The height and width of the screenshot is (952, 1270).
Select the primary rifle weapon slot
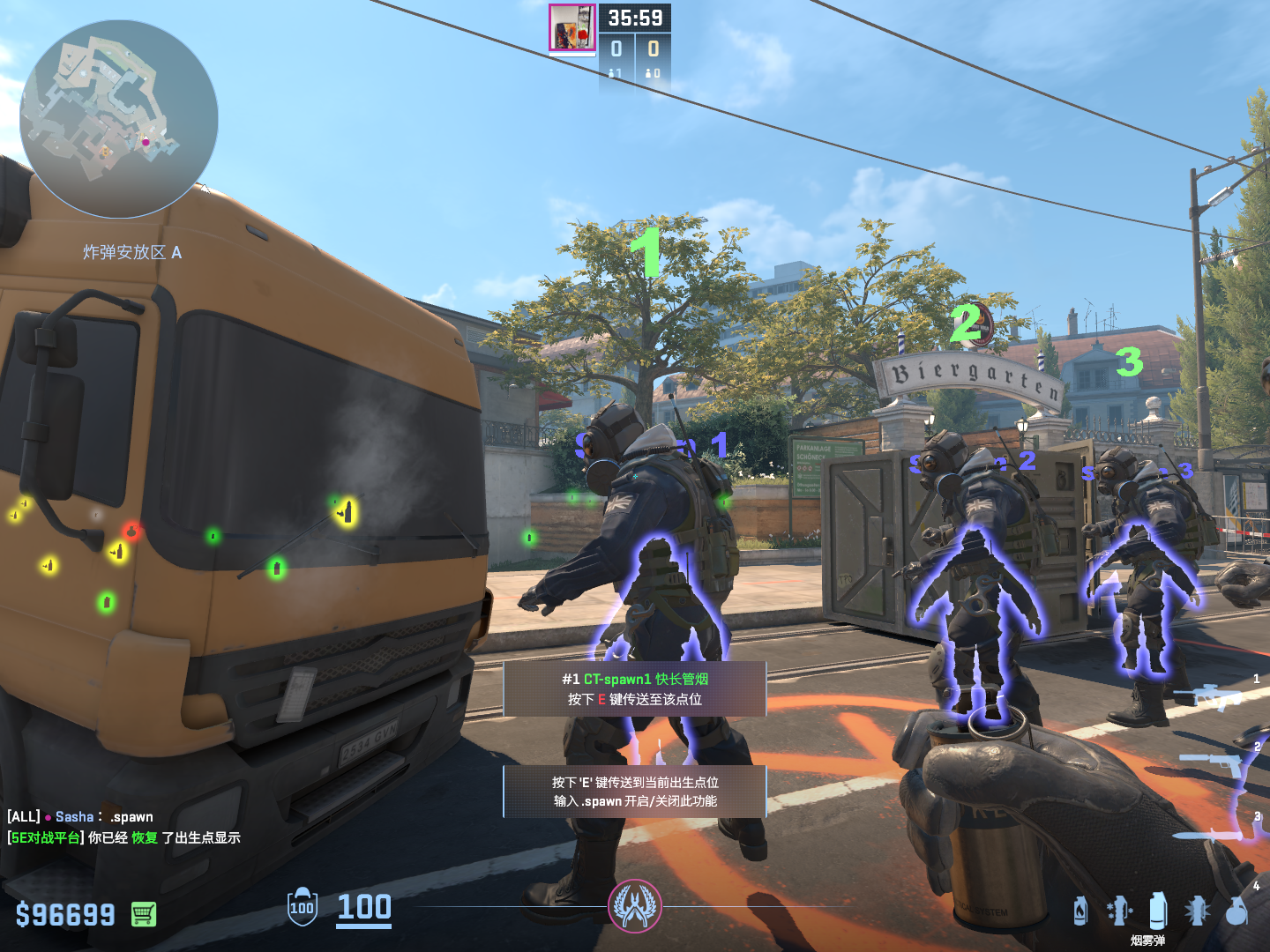click(1219, 696)
